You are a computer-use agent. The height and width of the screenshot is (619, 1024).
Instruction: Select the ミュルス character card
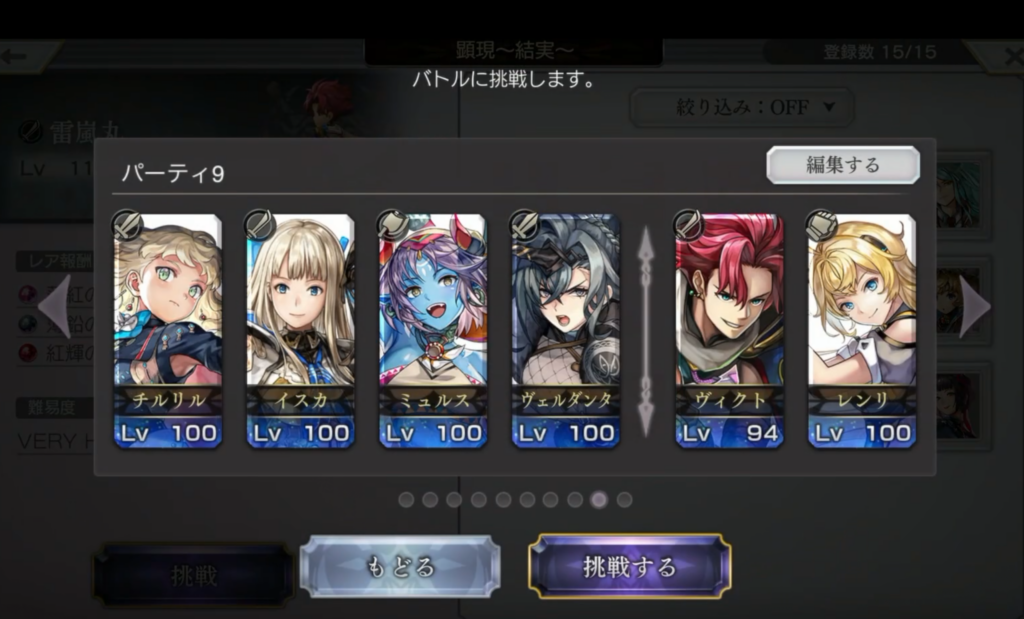click(x=433, y=330)
